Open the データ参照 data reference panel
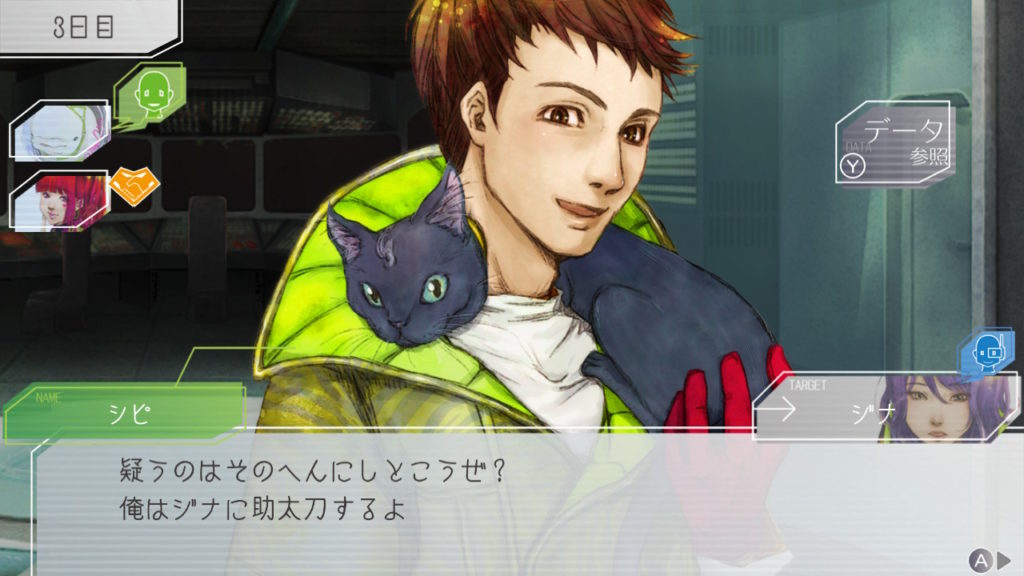The image size is (1024, 576). click(x=892, y=145)
